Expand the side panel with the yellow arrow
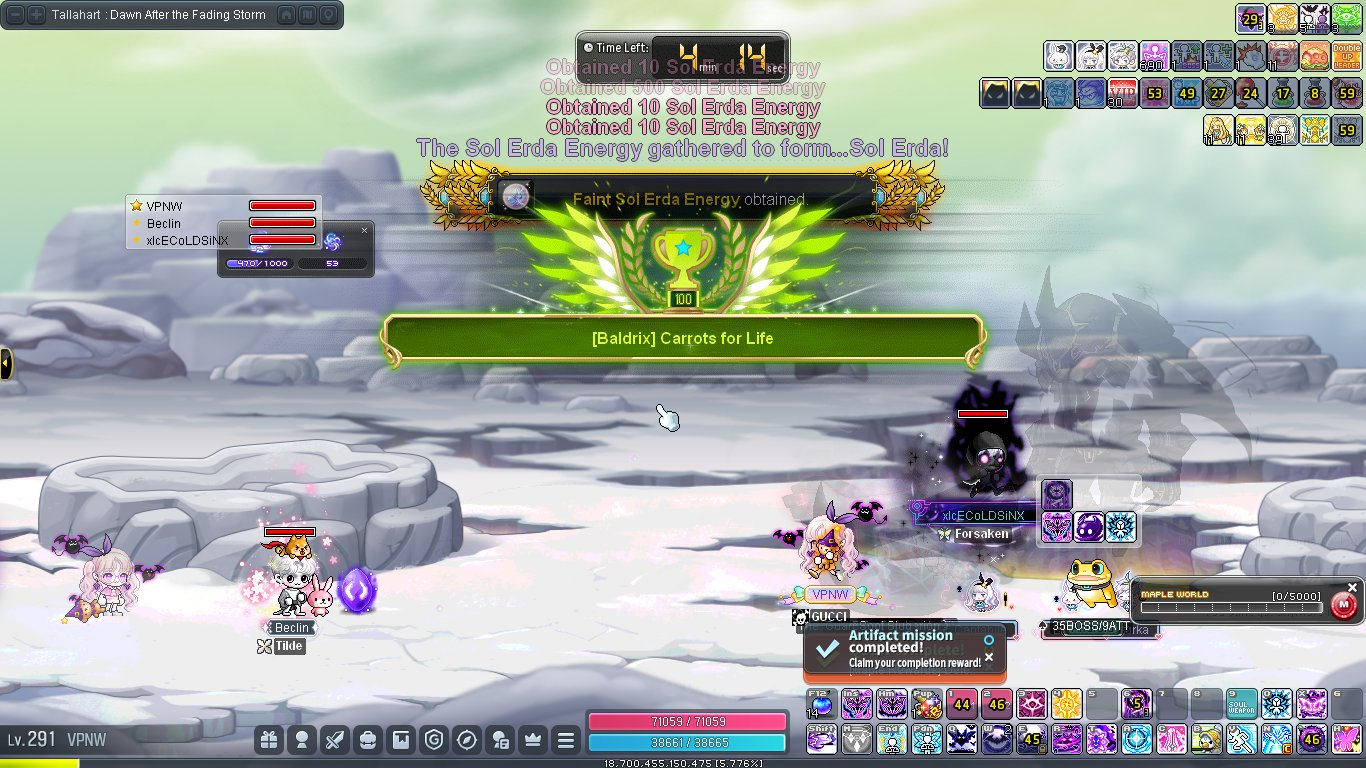 6,363
